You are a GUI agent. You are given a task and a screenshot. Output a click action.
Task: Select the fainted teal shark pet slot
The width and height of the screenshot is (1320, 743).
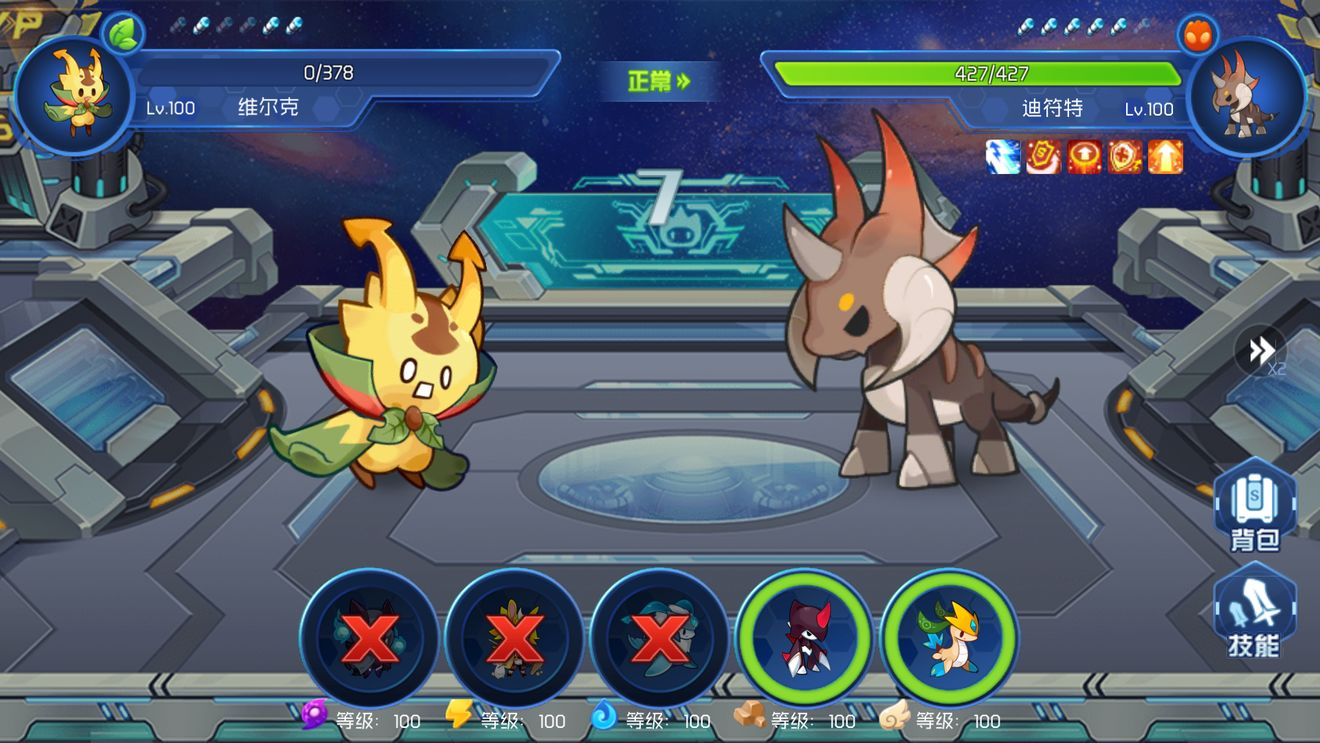659,637
